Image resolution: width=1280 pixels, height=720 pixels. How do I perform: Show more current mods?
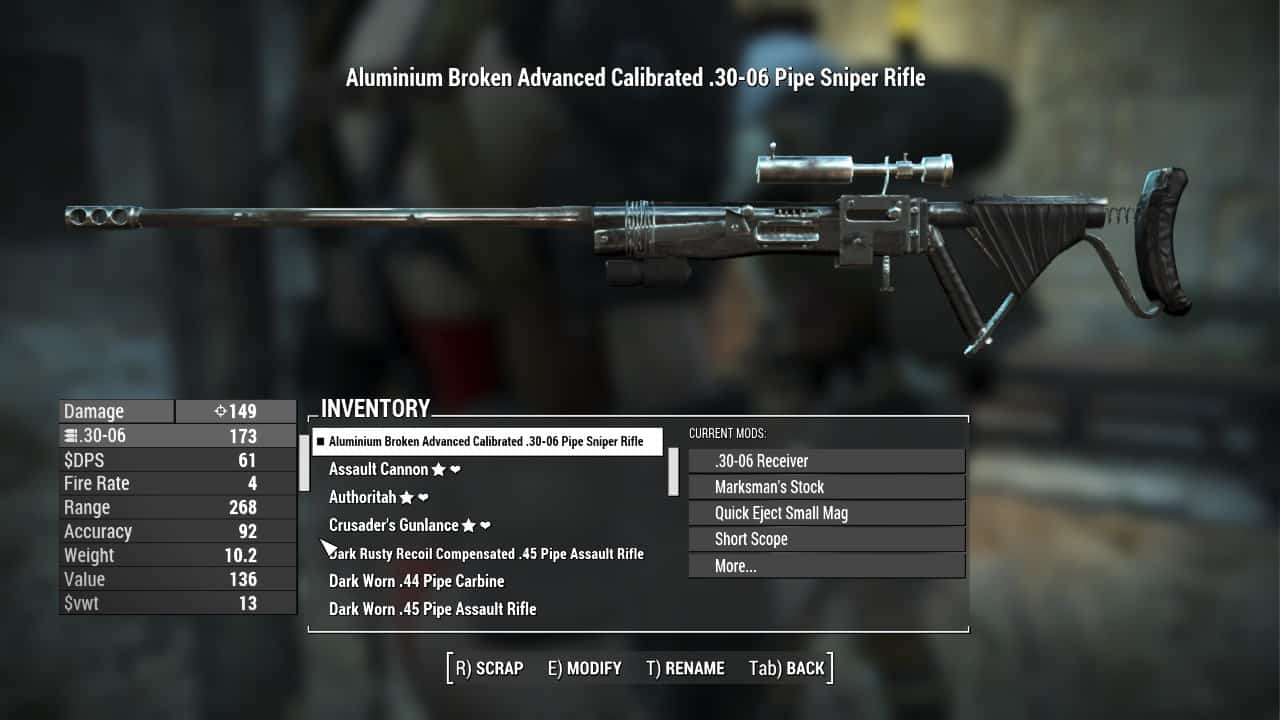[826, 566]
